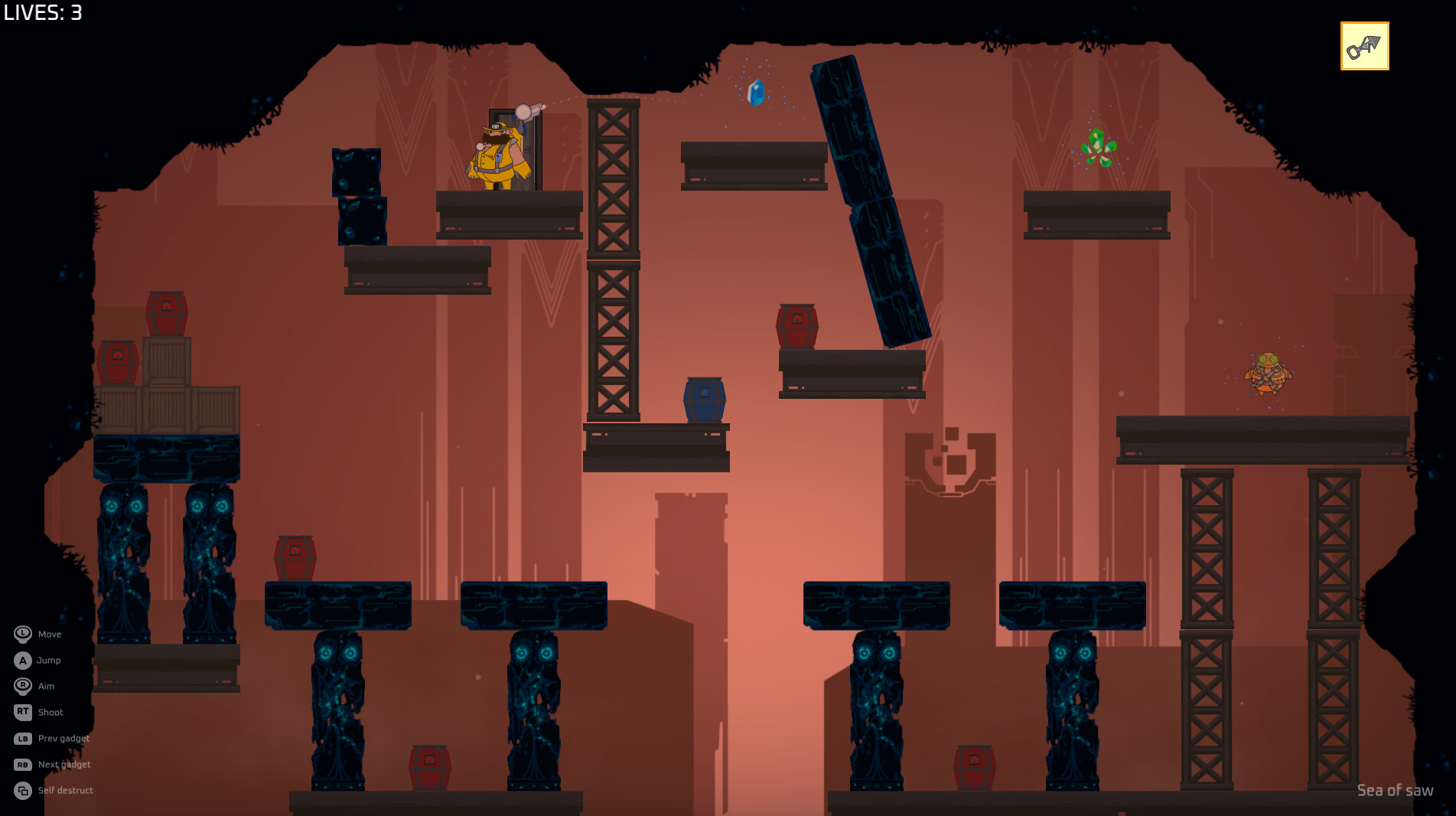1456x816 pixels.
Task: Click the LB Prev gadget bumper icon
Action: (x=24, y=738)
